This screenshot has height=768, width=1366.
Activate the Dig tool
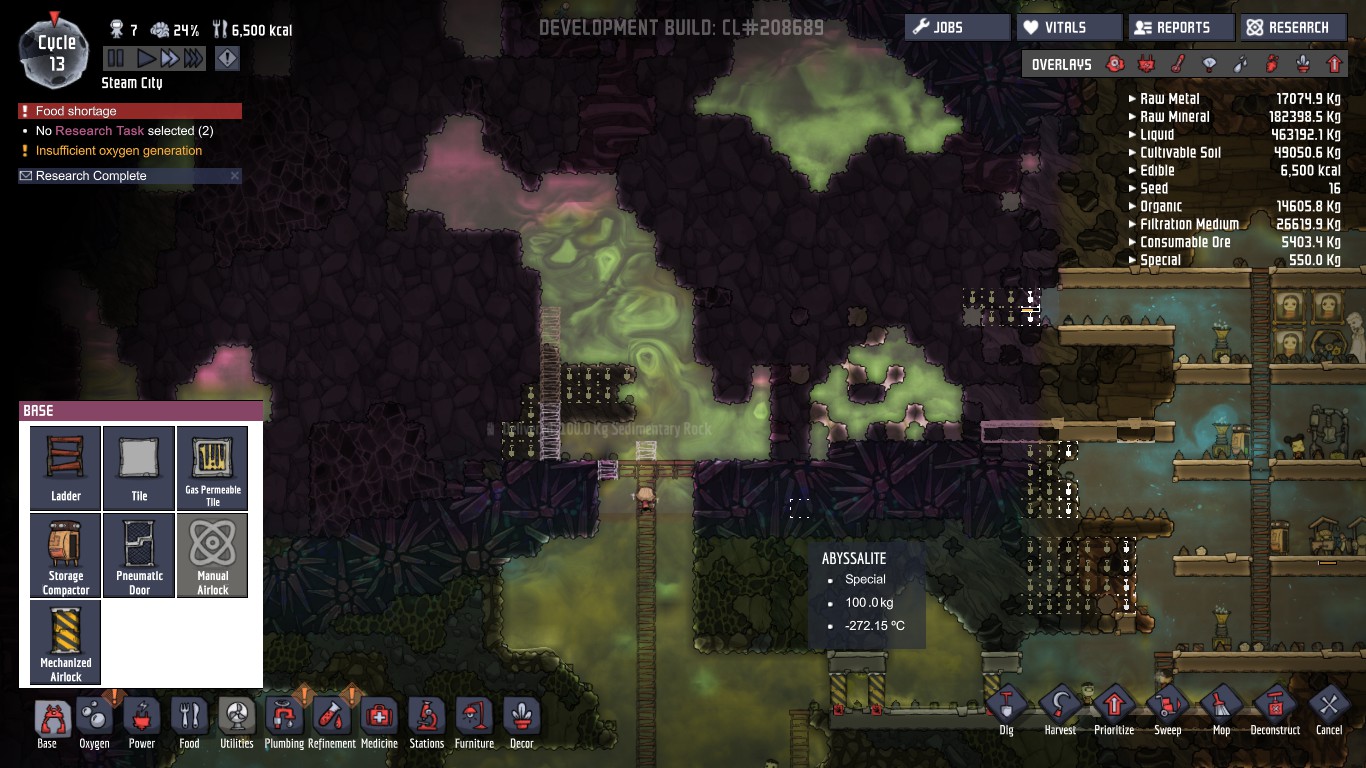pyautogui.click(x=1007, y=710)
